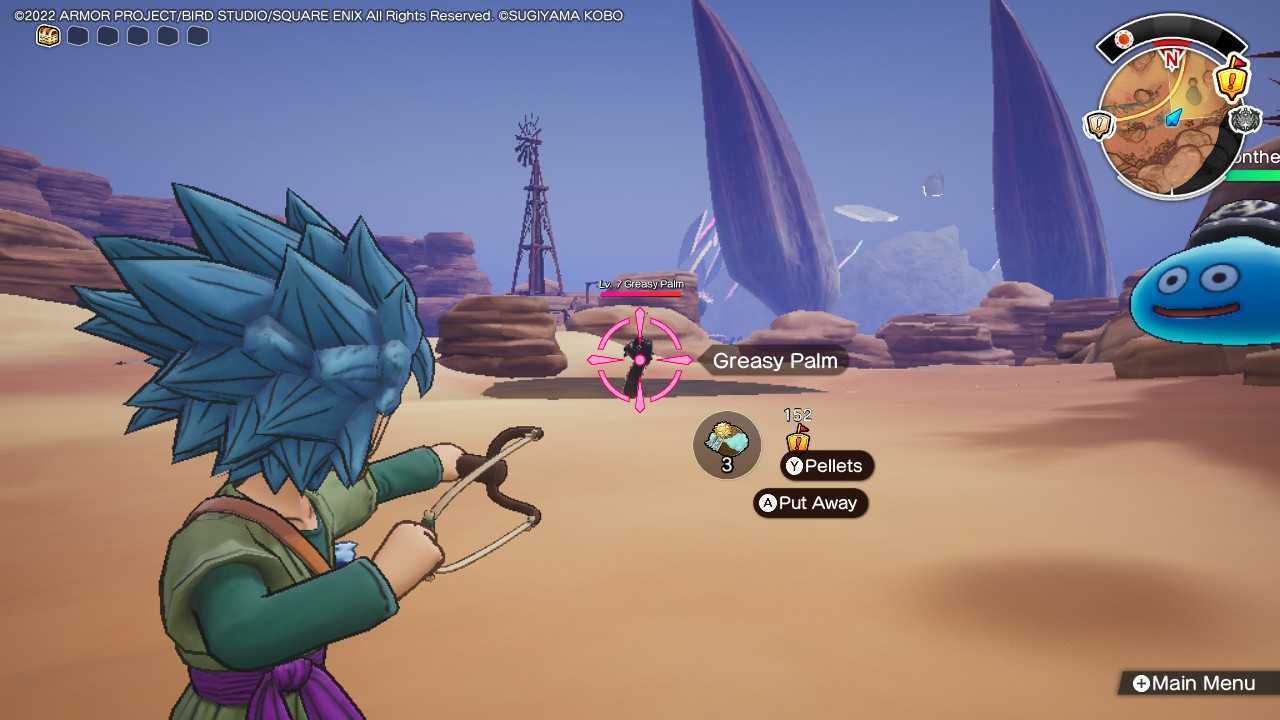The width and height of the screenshot is (1280, 720).
Task: Click the ammo icon showing 3 remaining
Action: [x=727, y=444]
